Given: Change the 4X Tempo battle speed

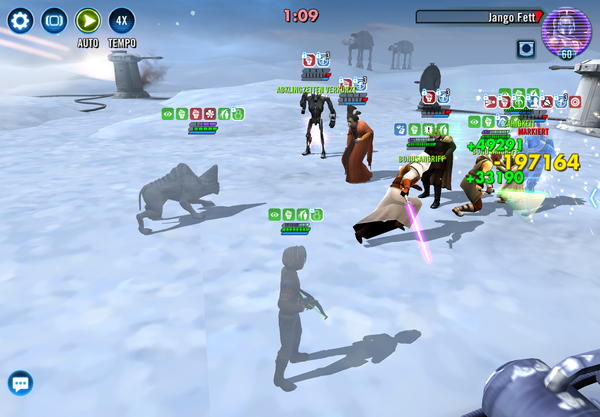Looking at the screenshot, I should (x=122, y=20).
